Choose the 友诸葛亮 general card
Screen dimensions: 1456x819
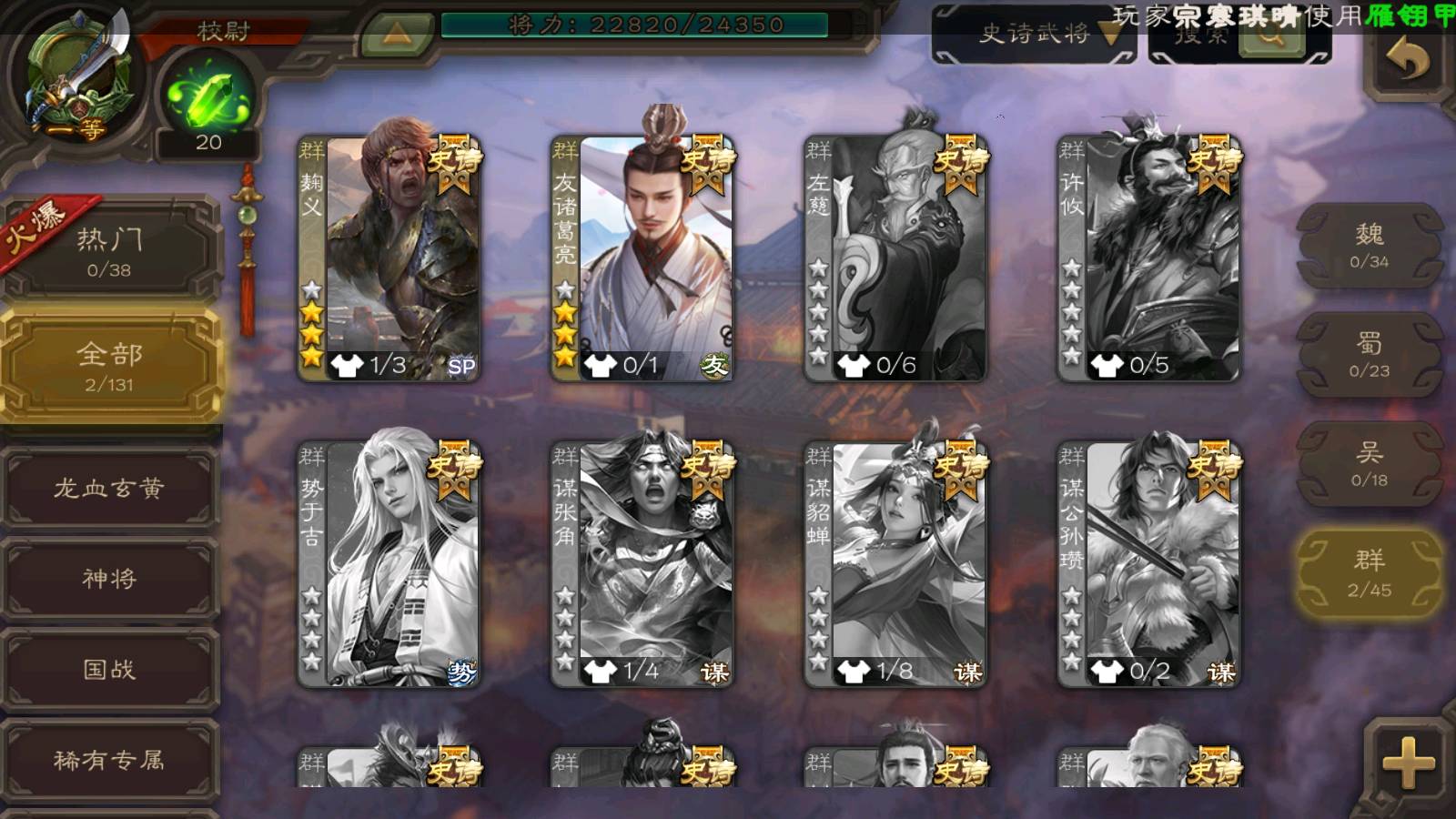point(642,258)
